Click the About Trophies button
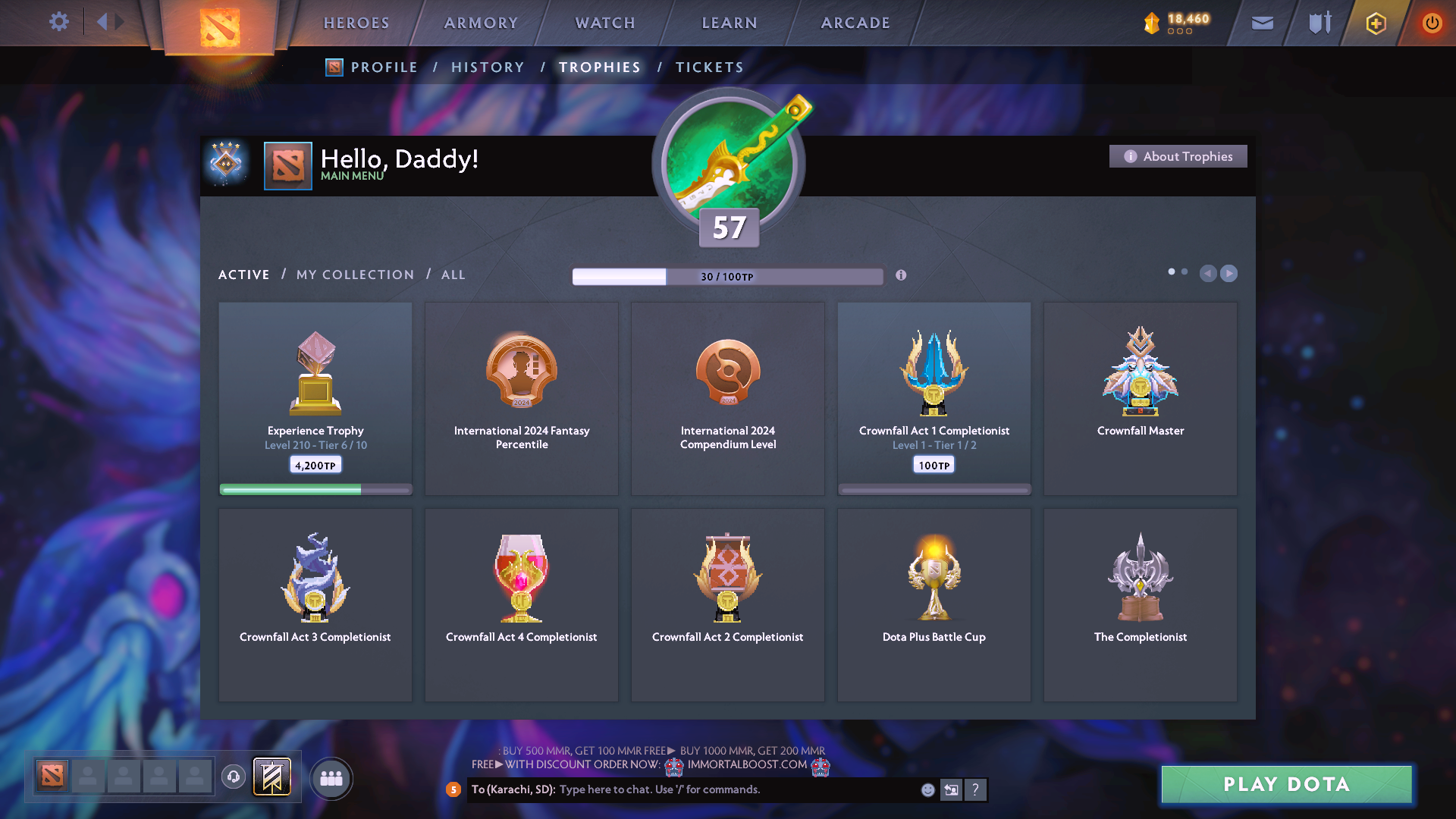 1178,156
